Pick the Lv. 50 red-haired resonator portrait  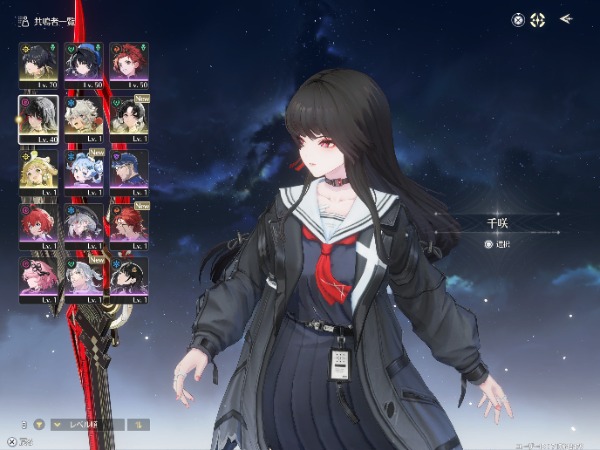pos(128,61)
